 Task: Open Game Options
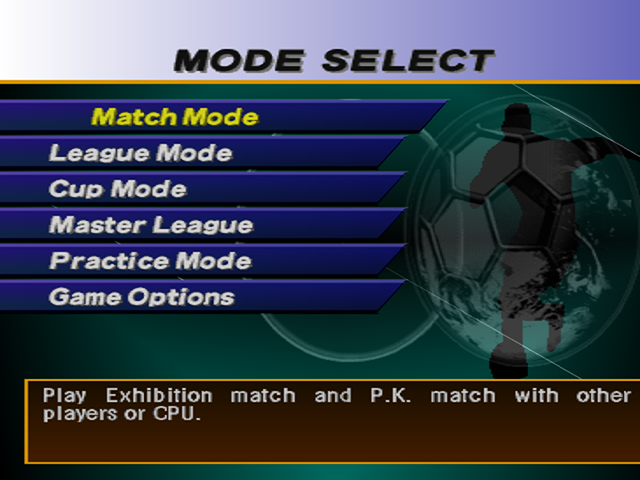pos(142,297)
